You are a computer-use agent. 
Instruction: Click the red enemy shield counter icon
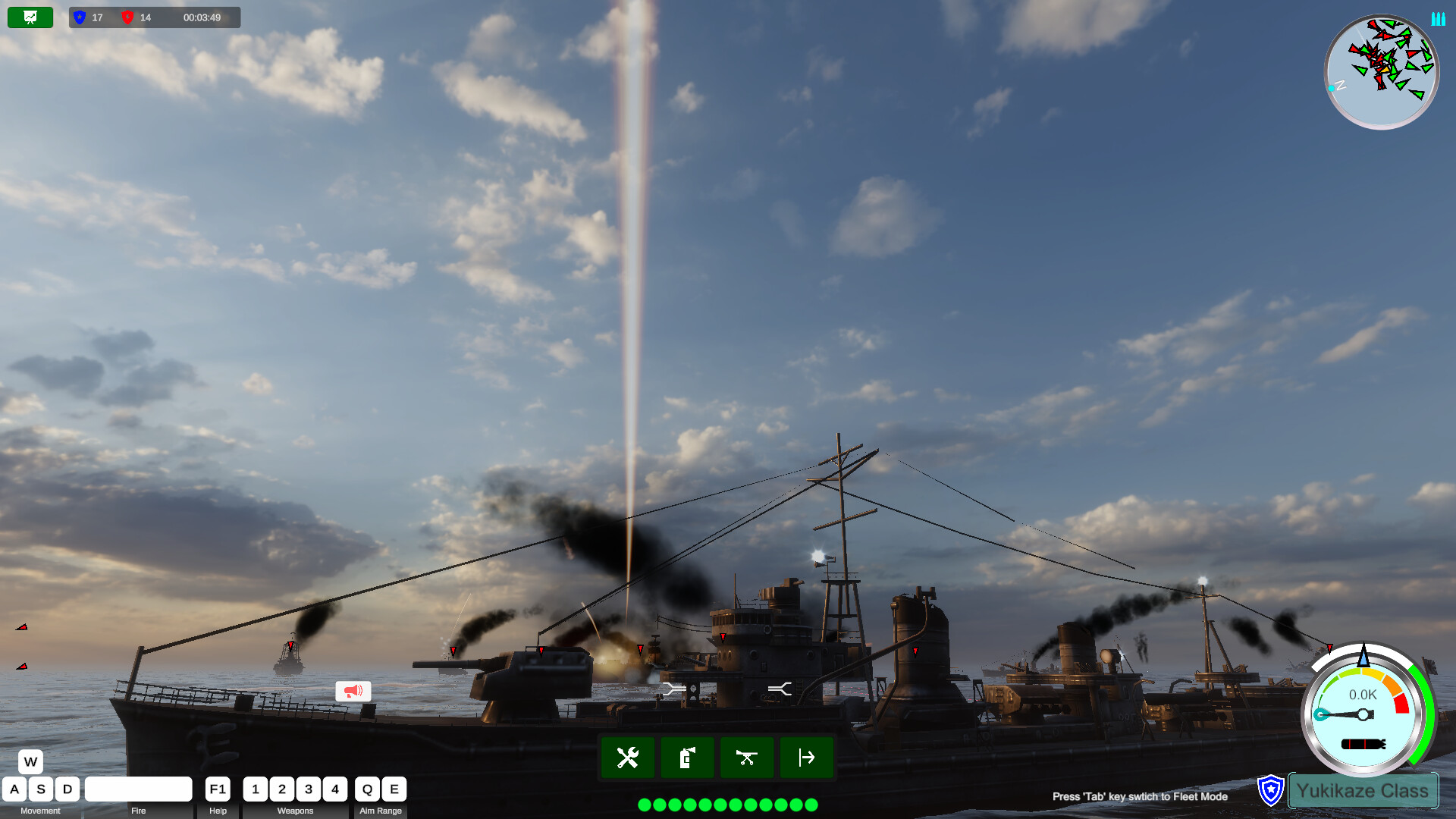[x=128, y=17]
